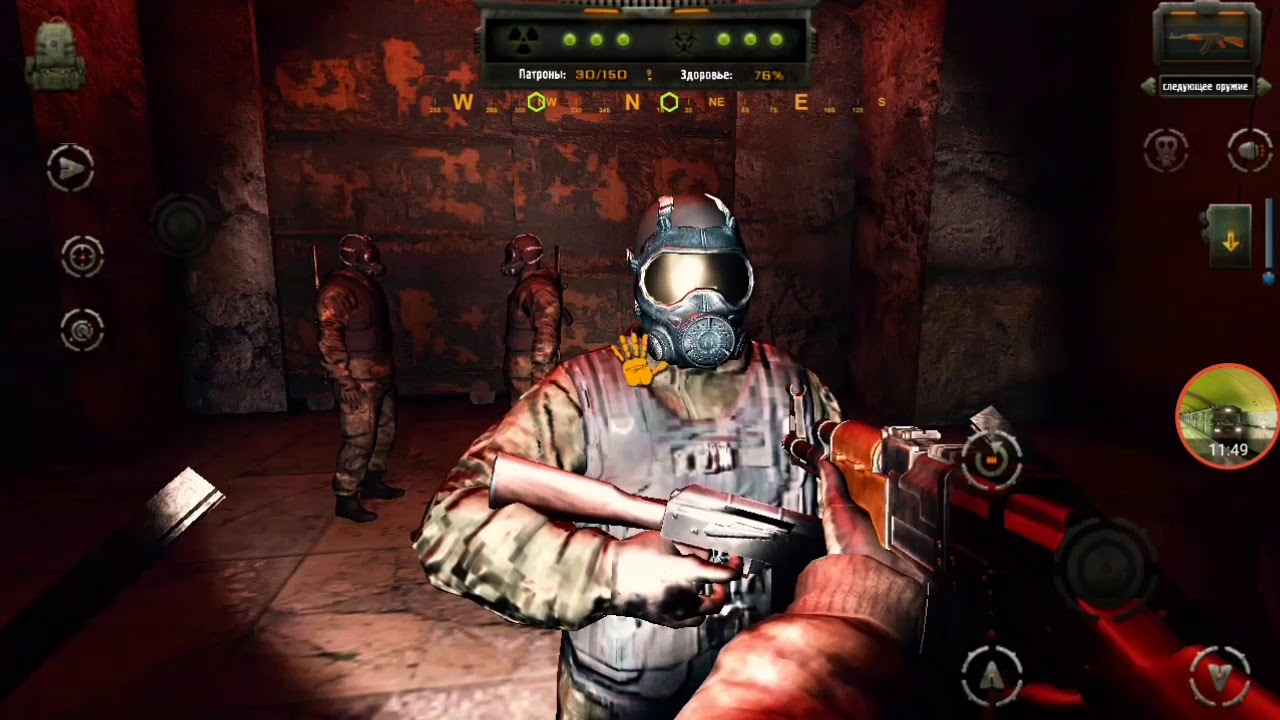
Task: Tap the yellow down arrow panel
Action: click(x=1230, y=237)
